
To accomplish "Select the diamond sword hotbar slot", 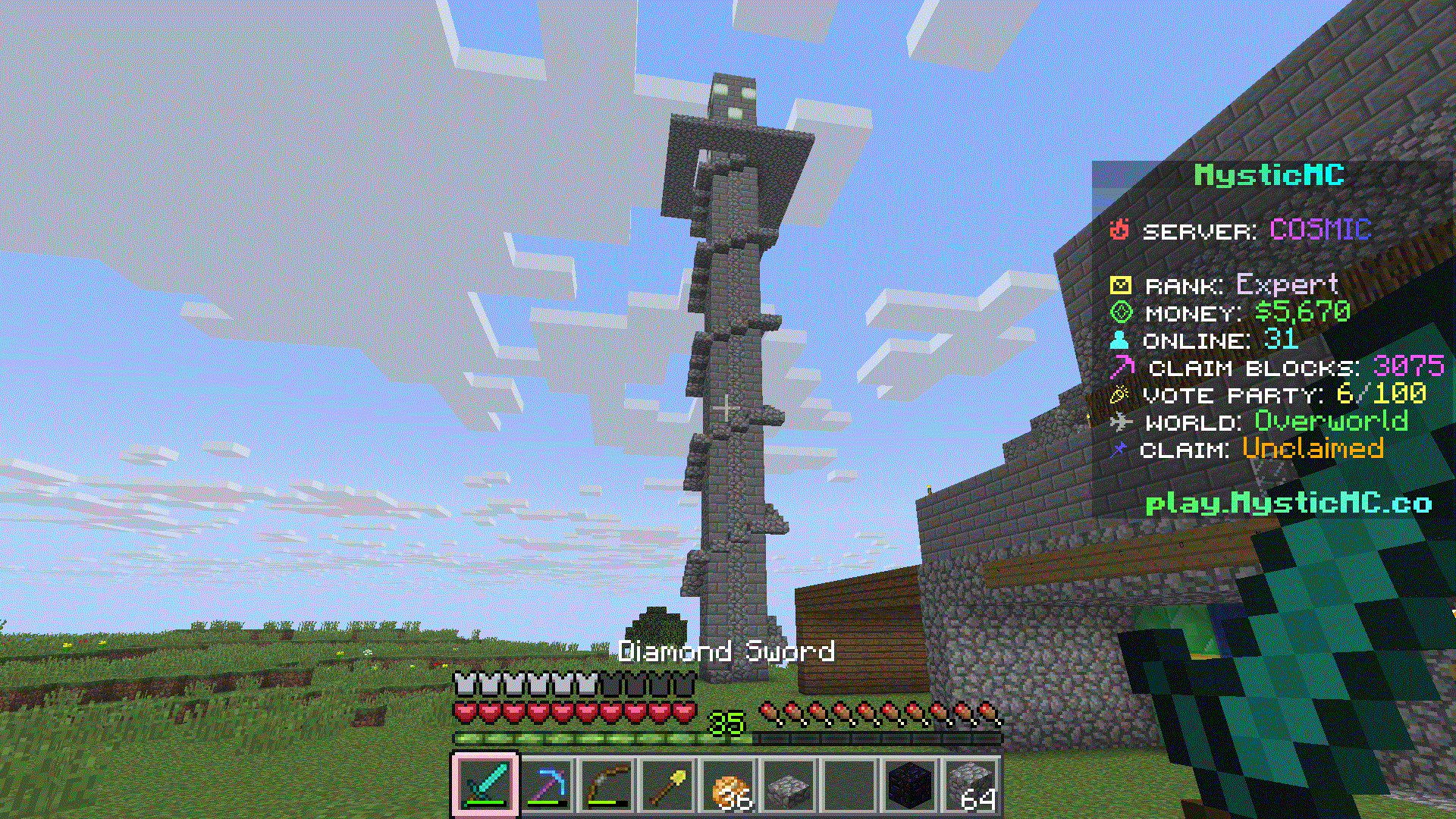I will [x=485, y=785].
